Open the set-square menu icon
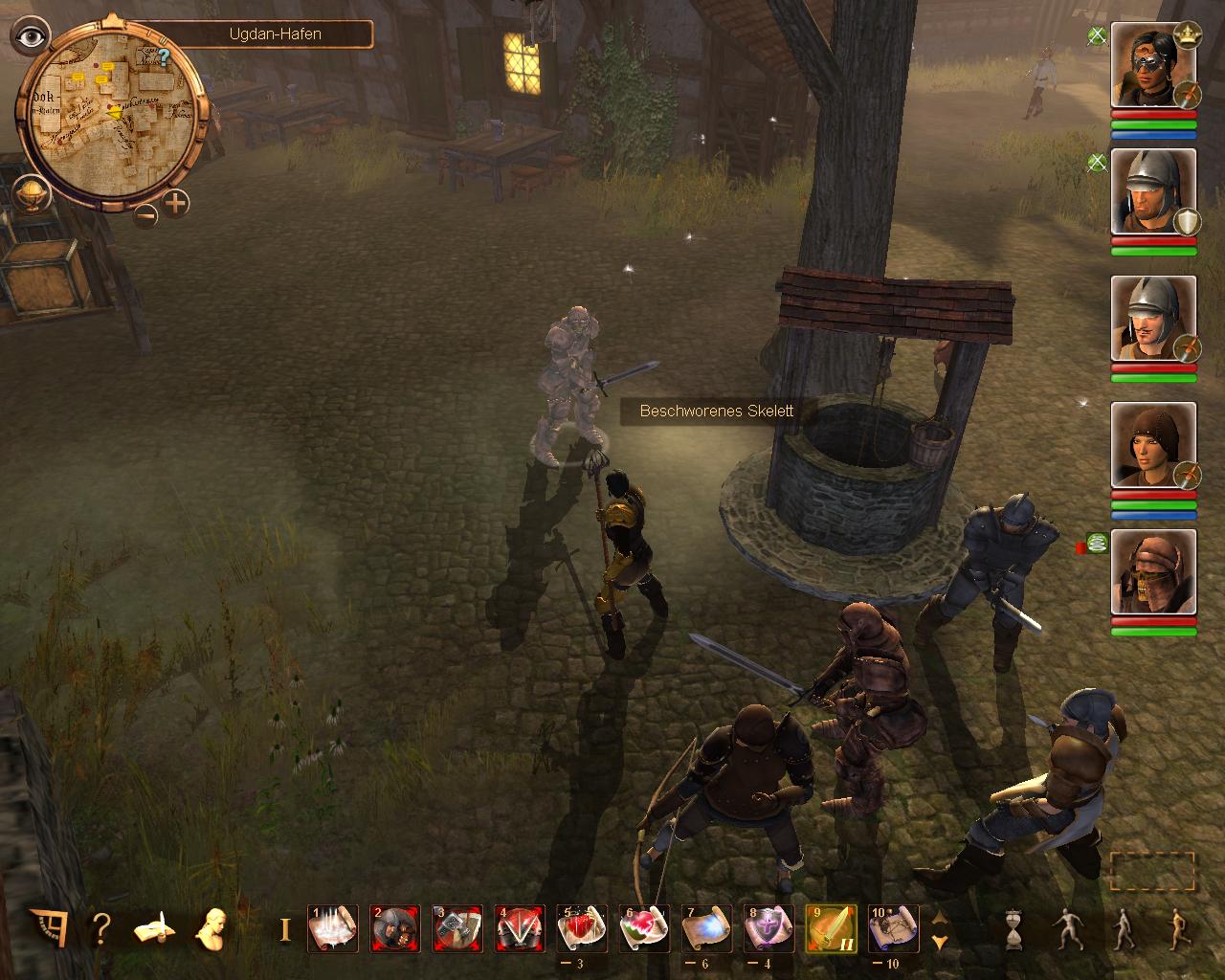This screenshot has height=980, width=1225. tap(49, 927)
